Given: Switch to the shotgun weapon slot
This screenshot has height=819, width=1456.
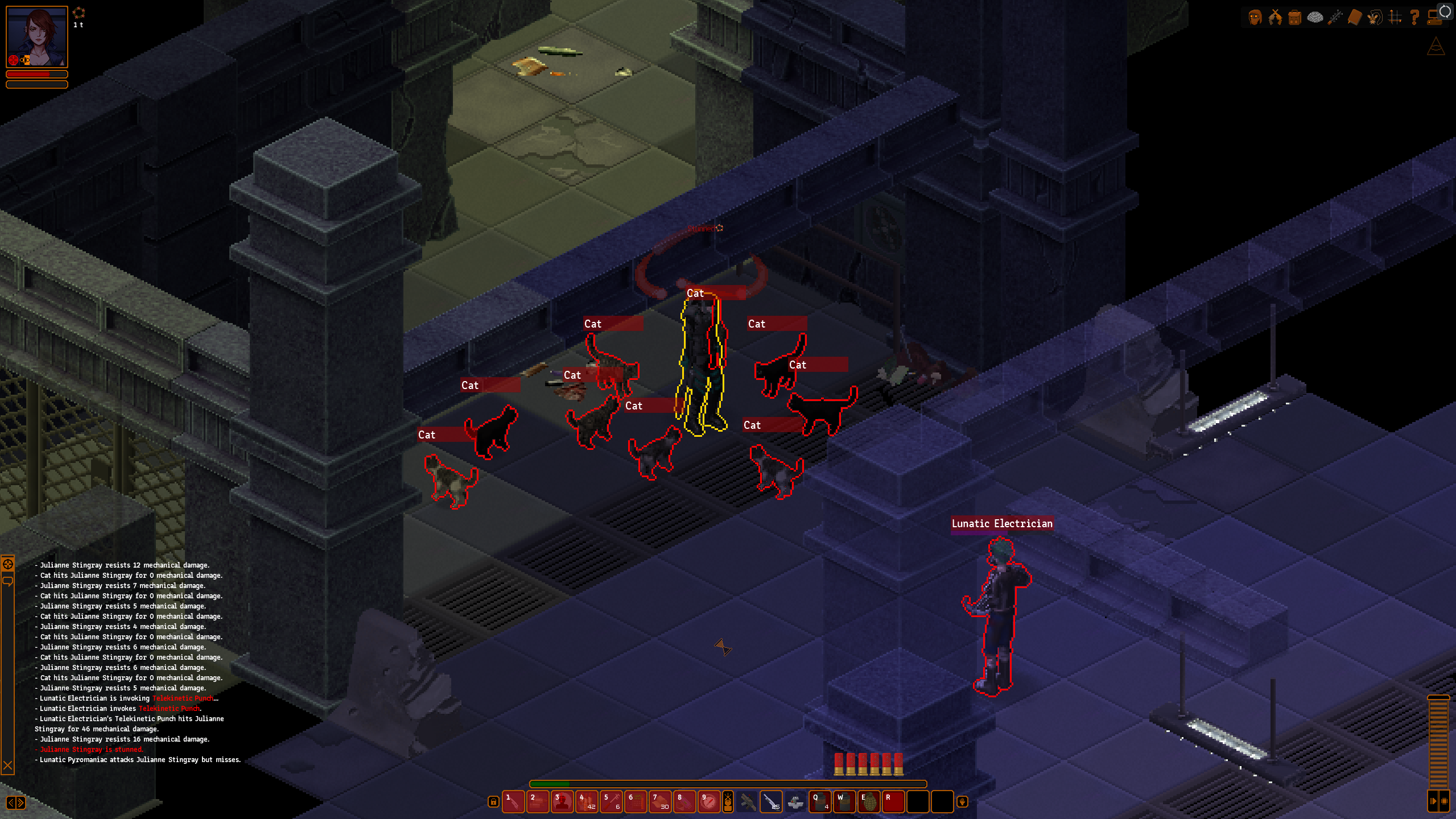Looking at the screenshot, I should point(772,802).
